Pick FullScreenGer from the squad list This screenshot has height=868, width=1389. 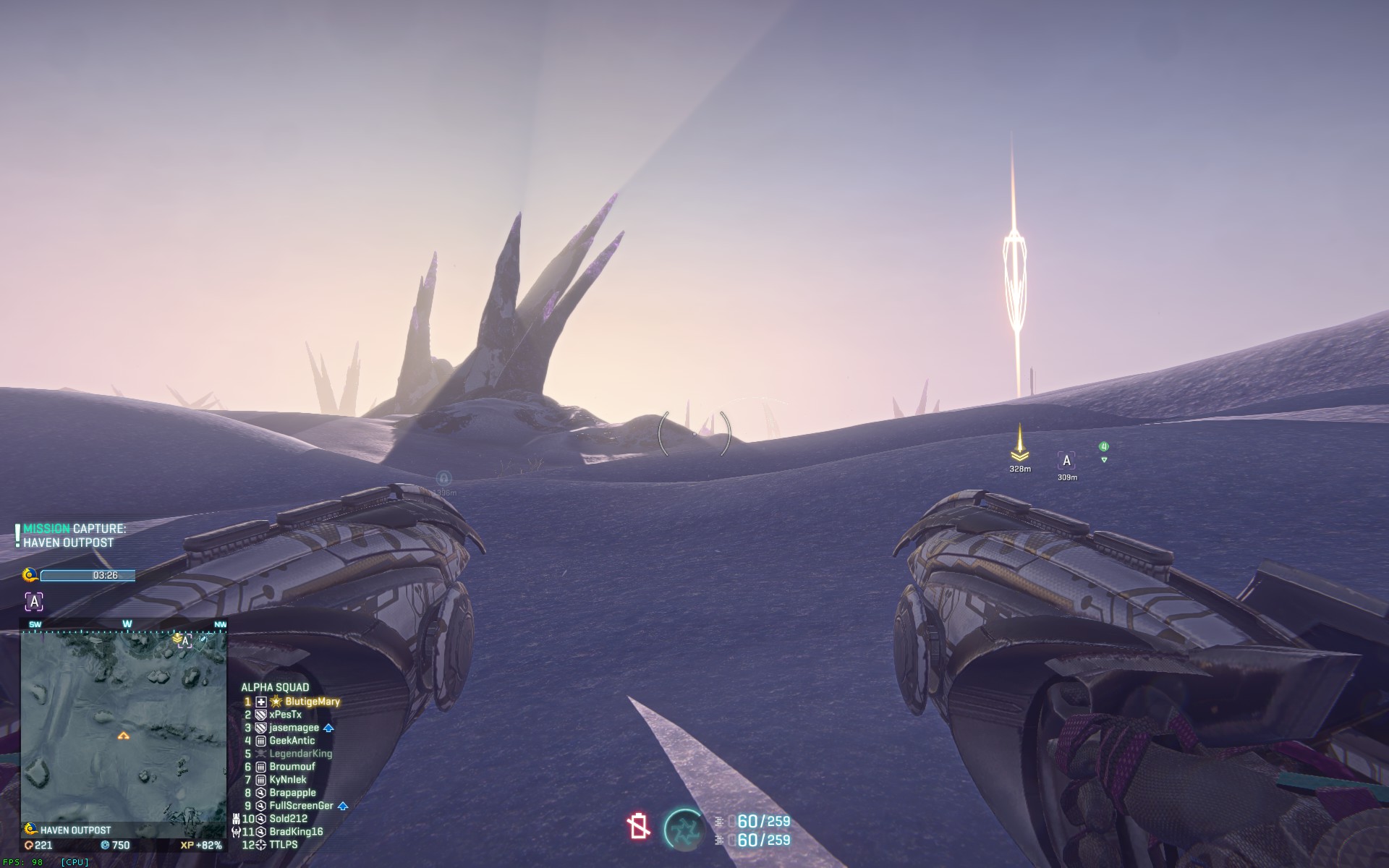click(301, 806)
